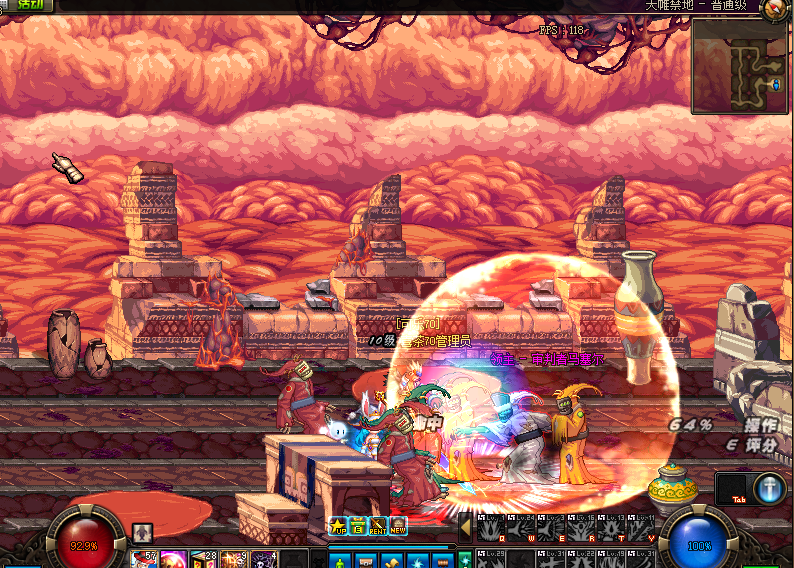The image size is (794, 568).
Task: Use the item slot showing 28
Action: click(x=205, y=559)
